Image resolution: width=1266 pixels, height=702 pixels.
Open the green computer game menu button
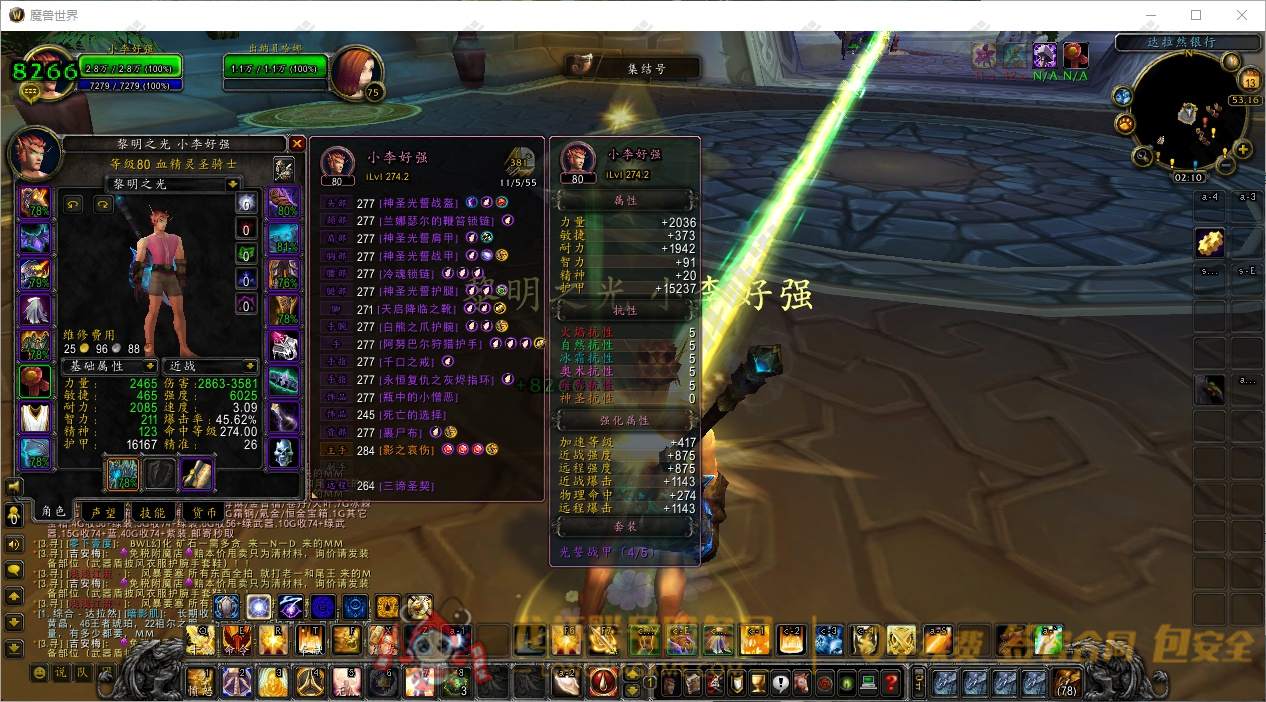coord(868,683)
